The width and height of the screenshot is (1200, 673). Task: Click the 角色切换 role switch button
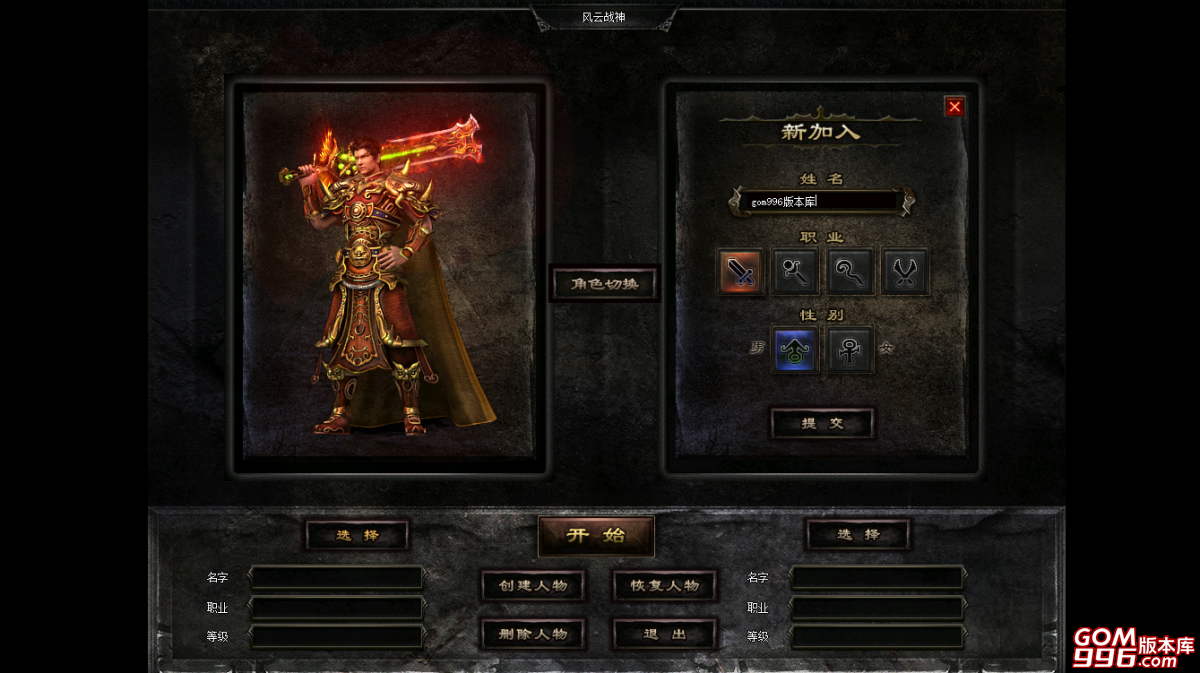tap(605, 284)
